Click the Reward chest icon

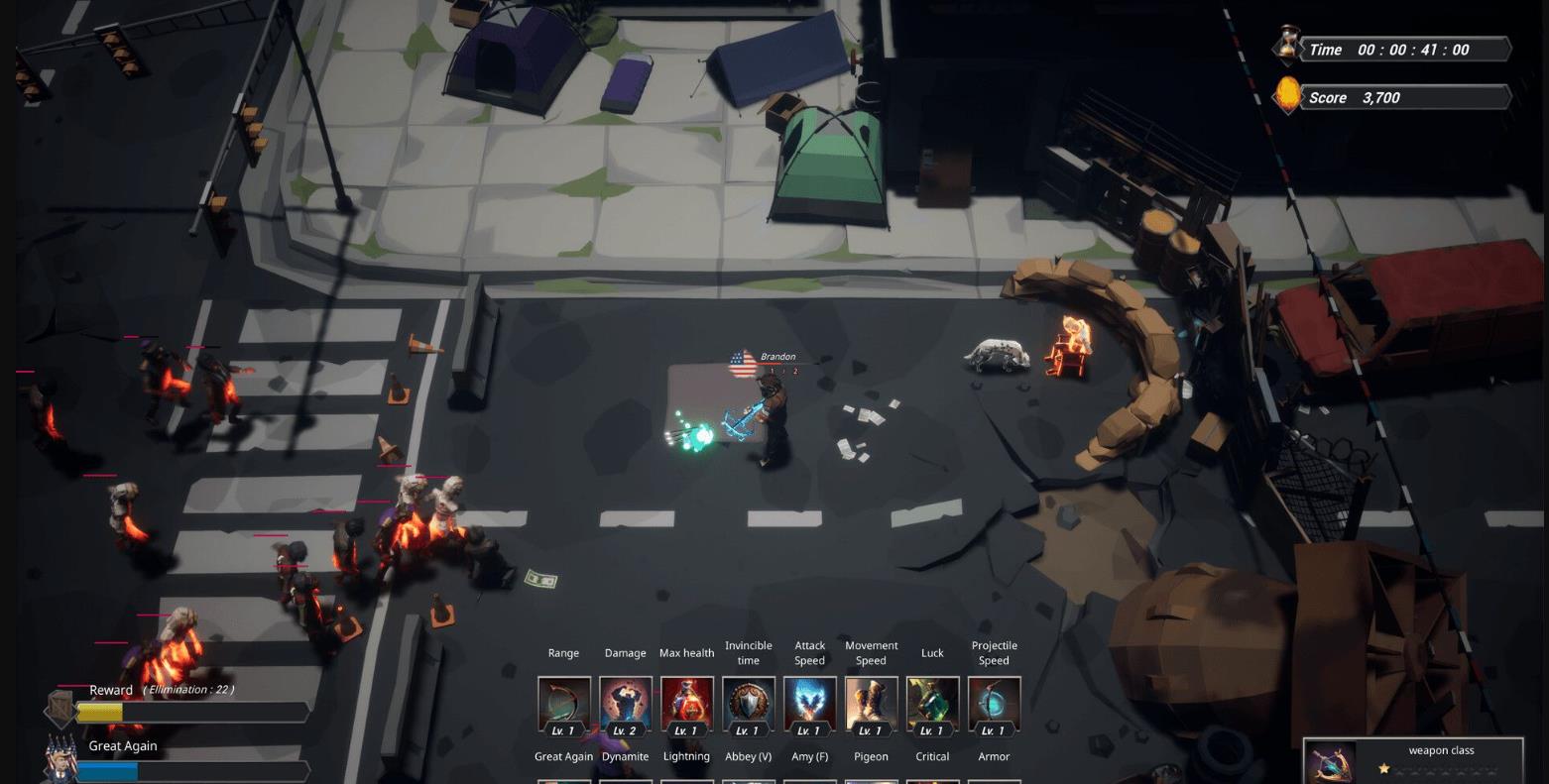pyautogui.click(x=61, y=708)
